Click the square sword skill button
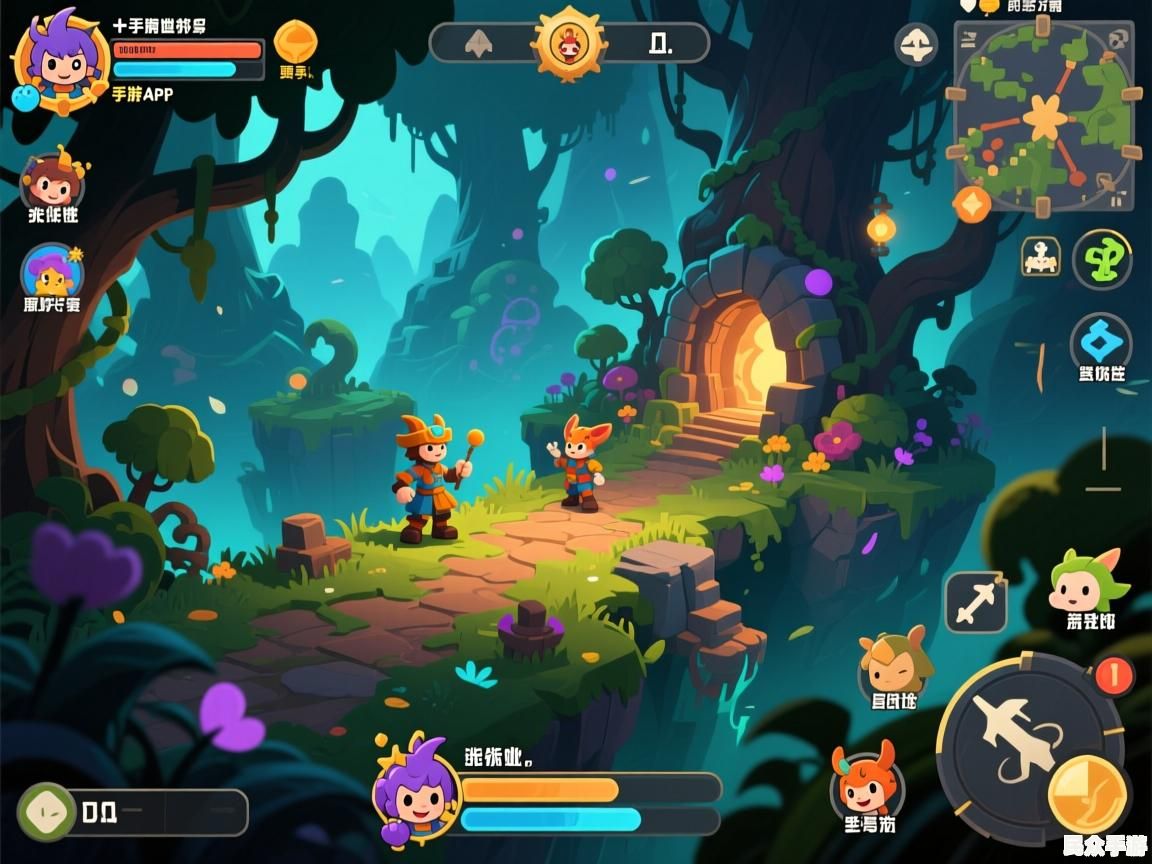The width and height of the screenshot is (1152, 864). [975, 603]
